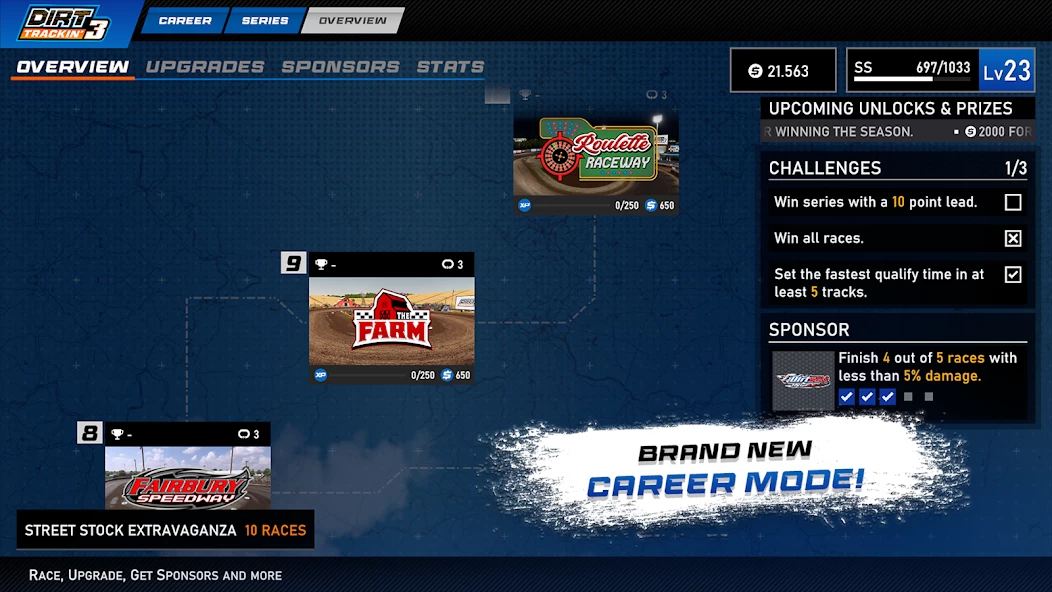Image resolution: width=1052 pixels, height=592 pixels.
Task: Pick the Fairbury Speedway track tile
Action: click(187, 478)
